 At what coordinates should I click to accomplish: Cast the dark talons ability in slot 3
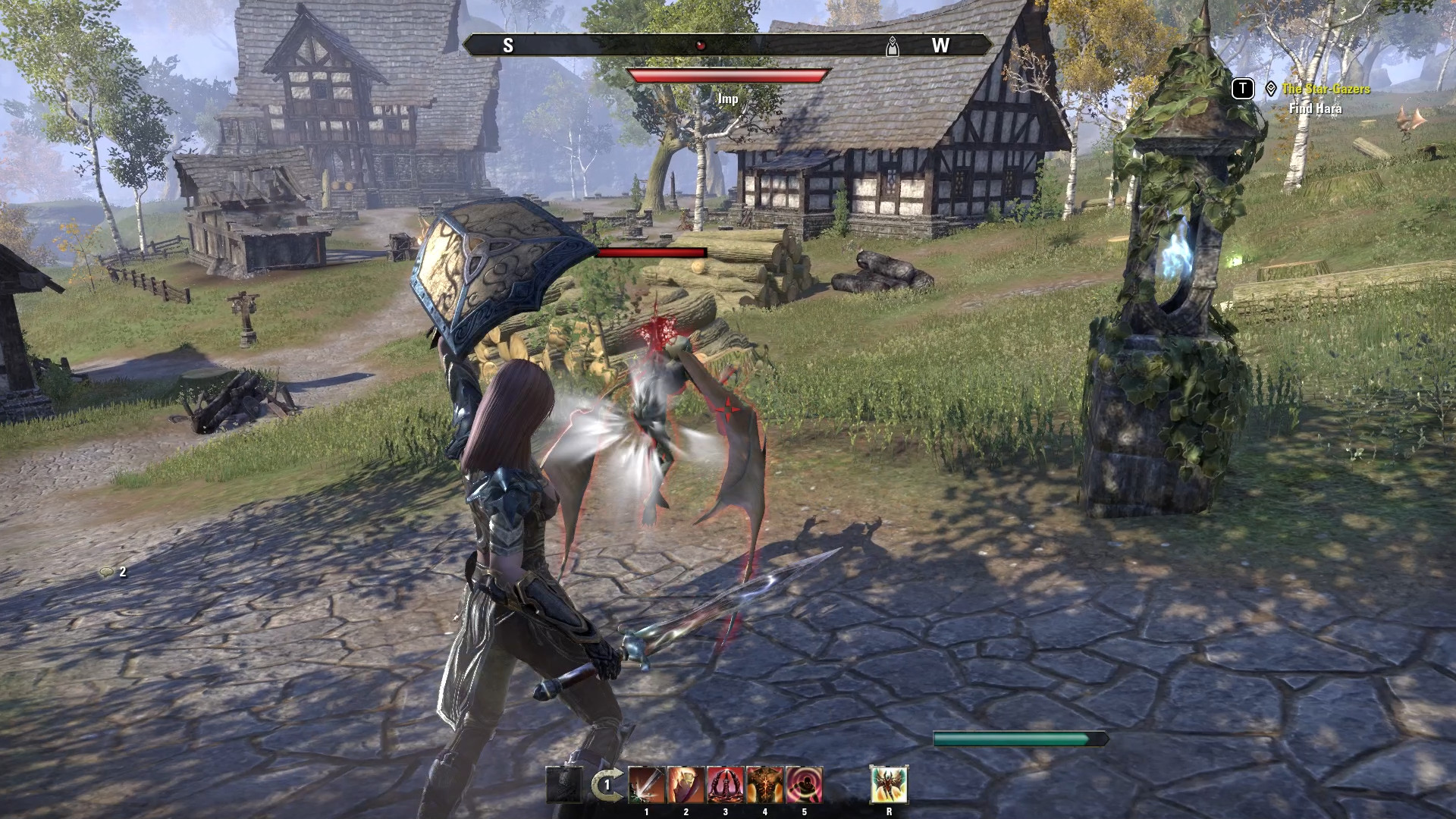coord(726,785)
